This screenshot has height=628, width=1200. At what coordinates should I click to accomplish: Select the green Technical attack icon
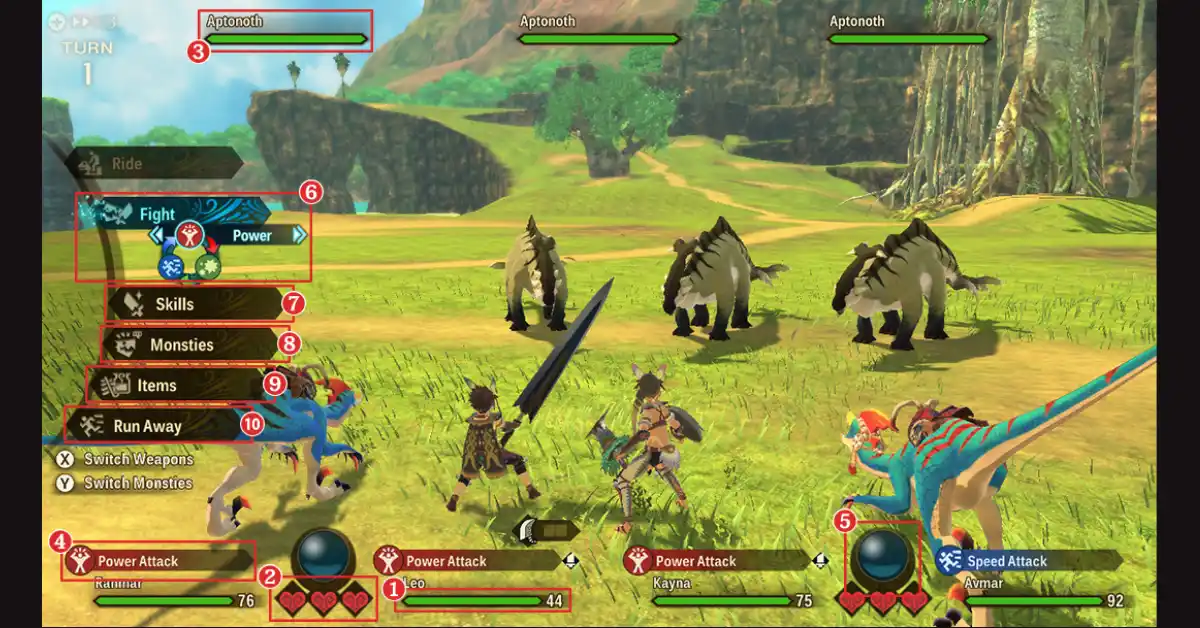[x=208, y=267]
